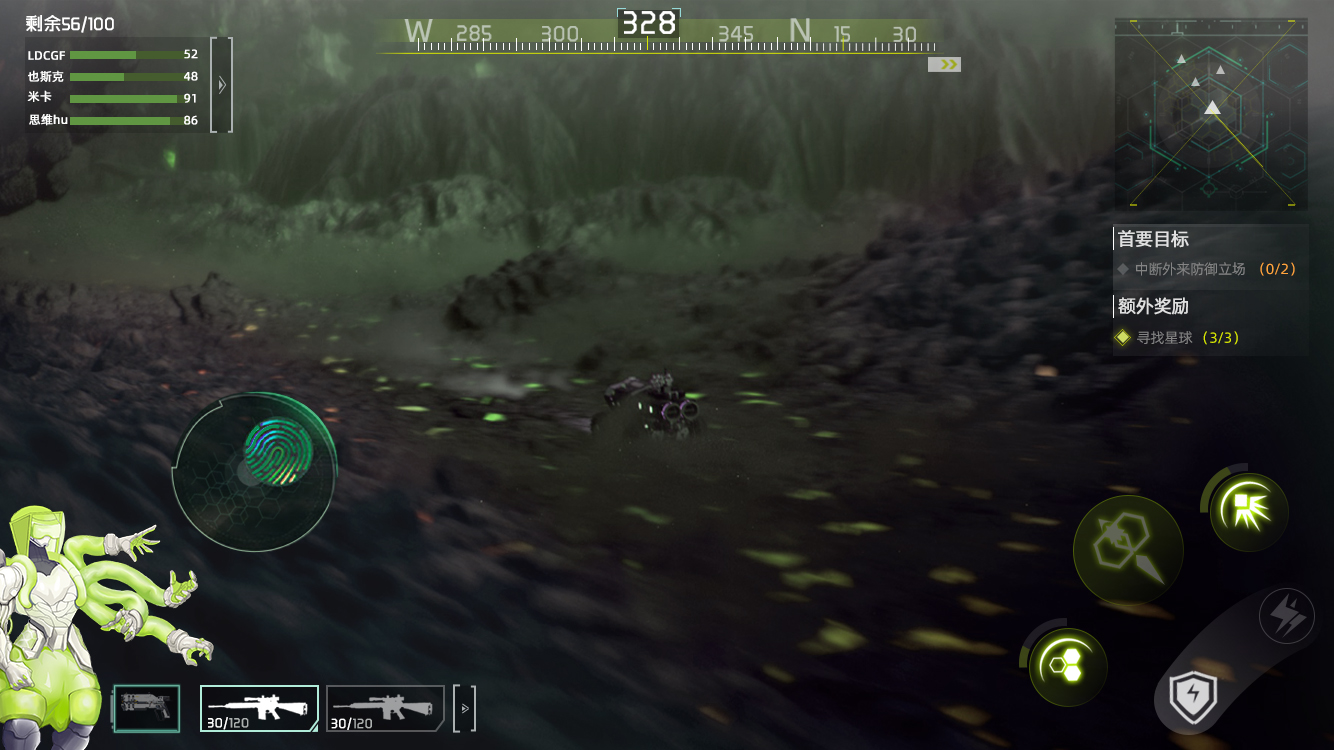Equip the pistol weapon slot

point(146,707)
